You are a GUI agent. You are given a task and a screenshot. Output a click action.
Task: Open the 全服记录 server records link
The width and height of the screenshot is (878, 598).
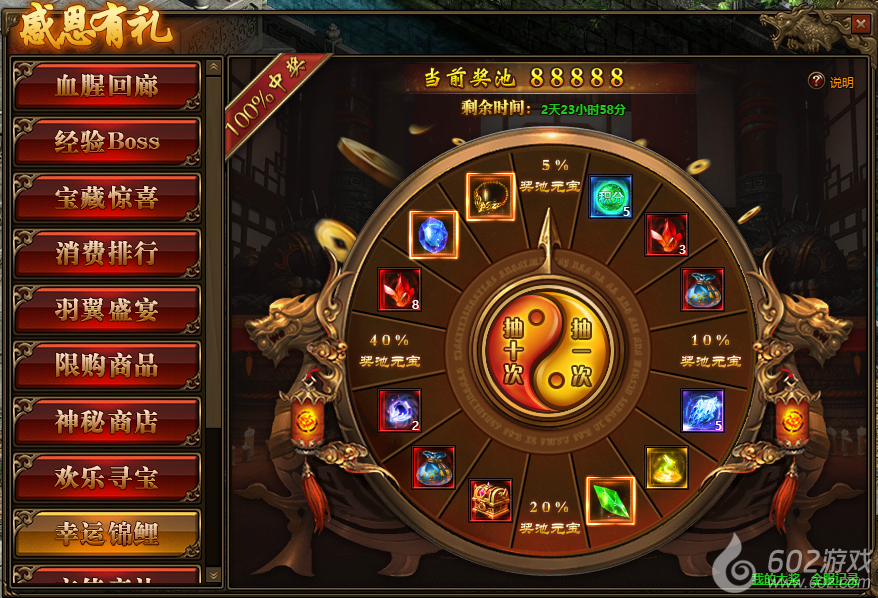834,578
